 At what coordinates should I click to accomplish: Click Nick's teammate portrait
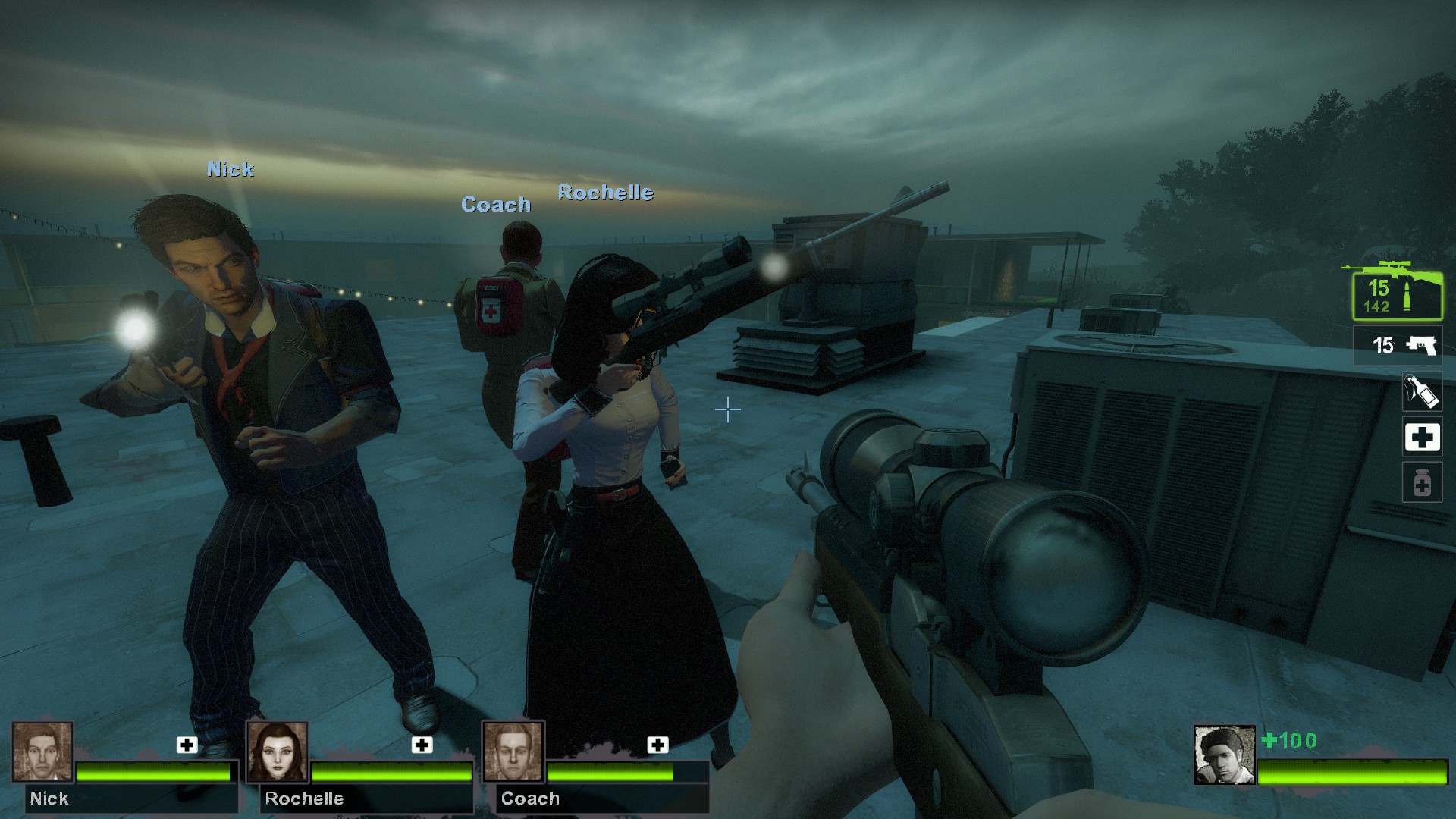(42, 752)
